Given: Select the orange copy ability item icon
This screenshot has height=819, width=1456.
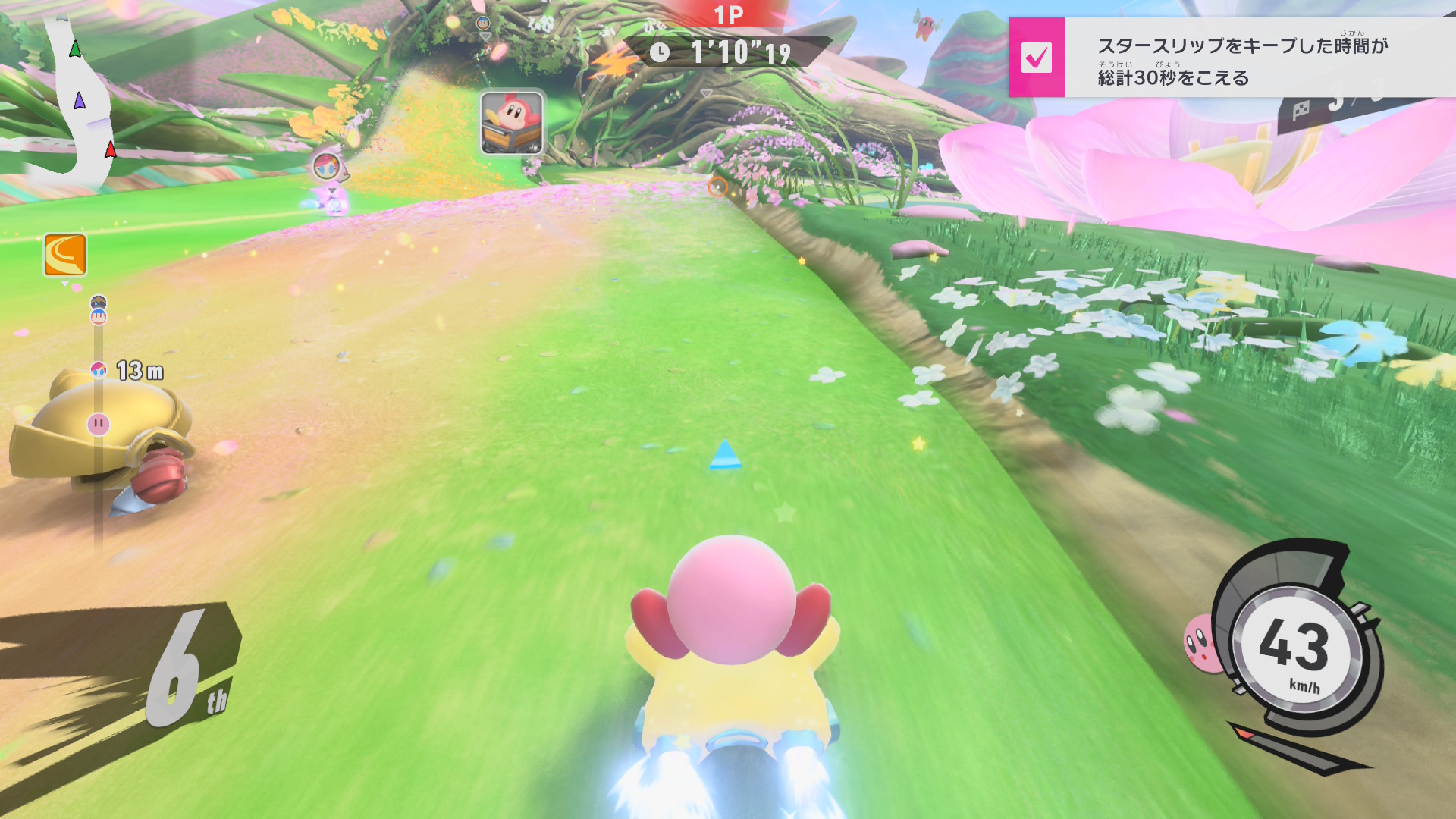Looking at the screenshot, I should 64,255.
